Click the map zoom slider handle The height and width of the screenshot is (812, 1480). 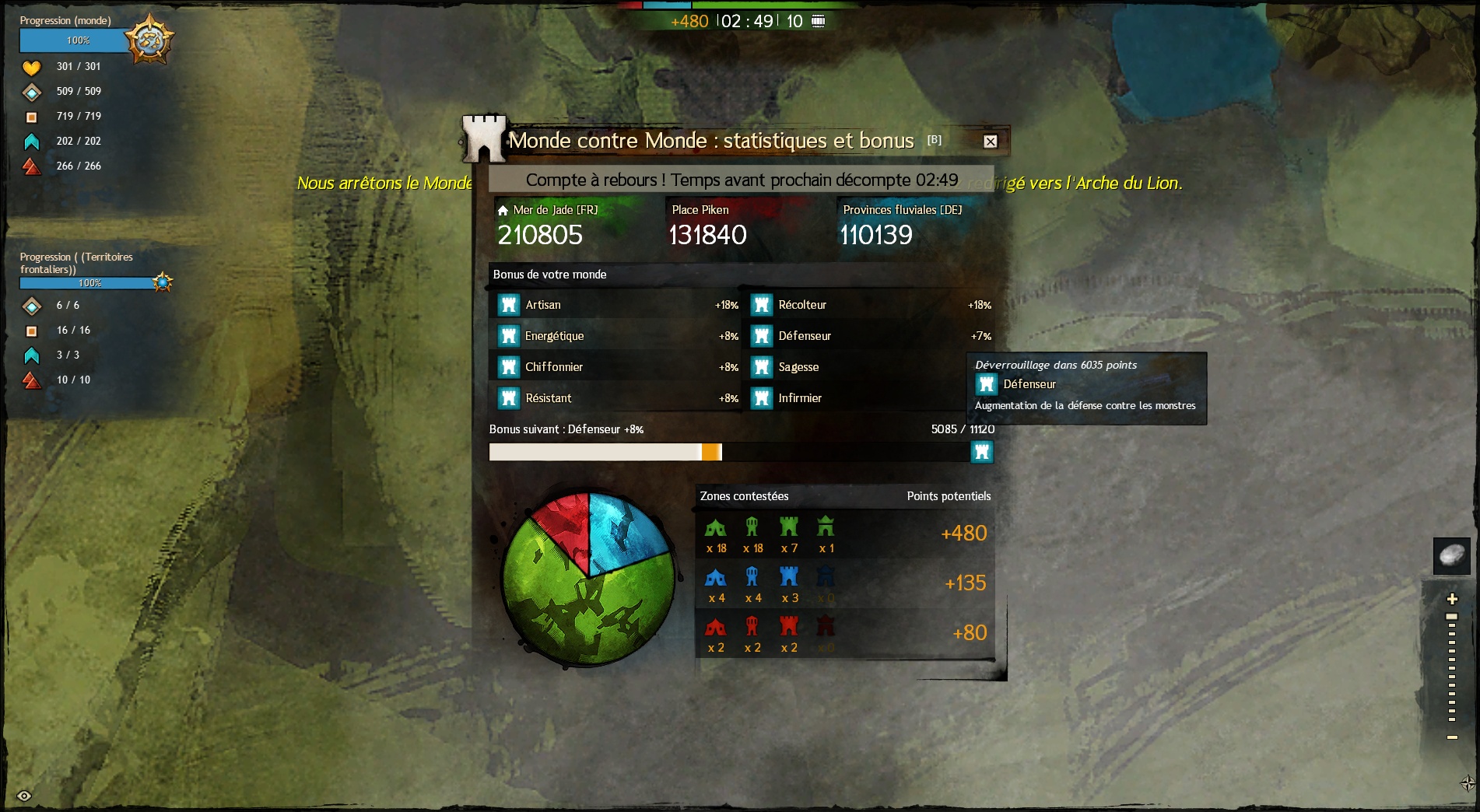(x=1452, y=617)
